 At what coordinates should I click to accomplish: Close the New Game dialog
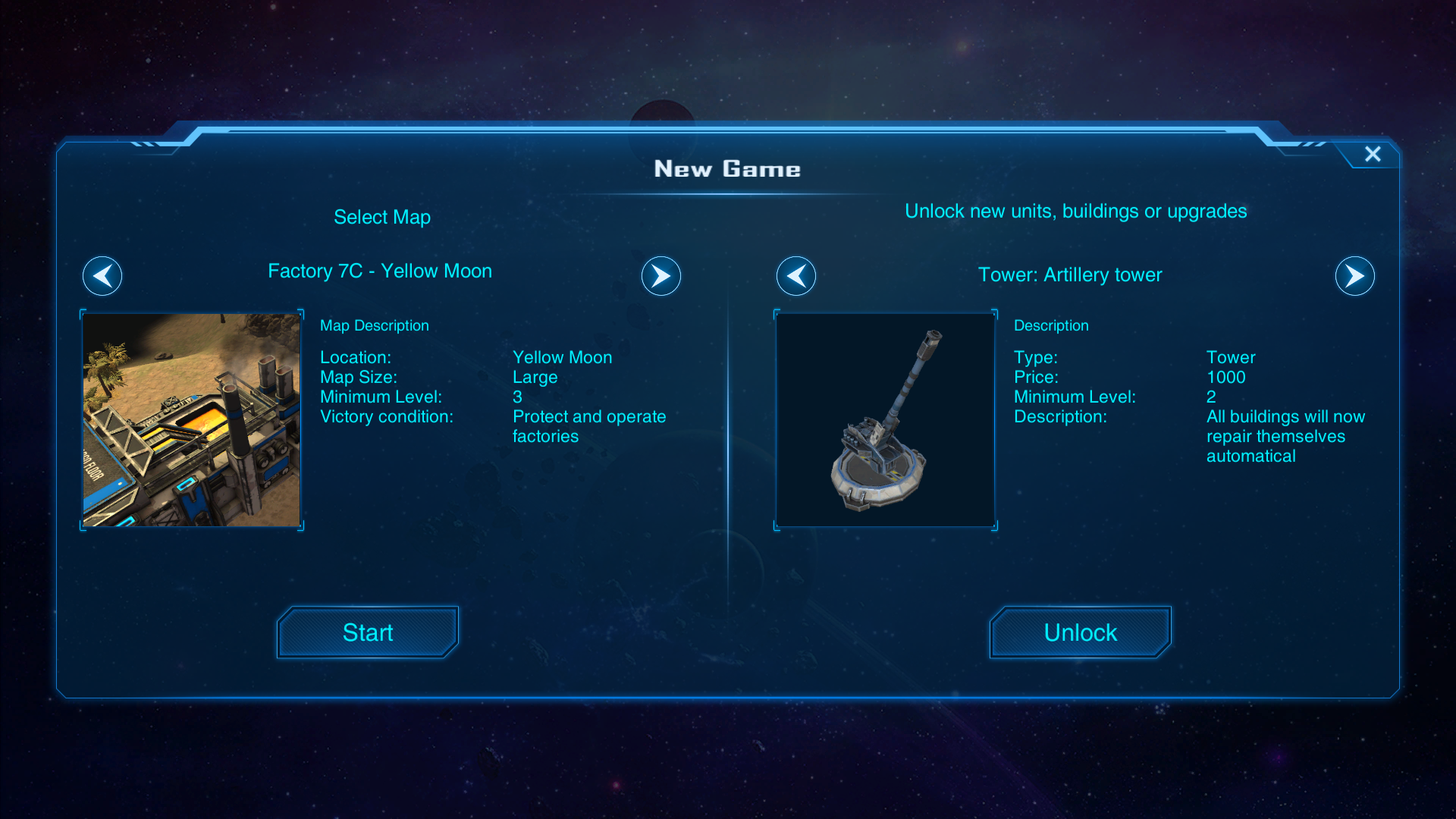(1373, 154)
